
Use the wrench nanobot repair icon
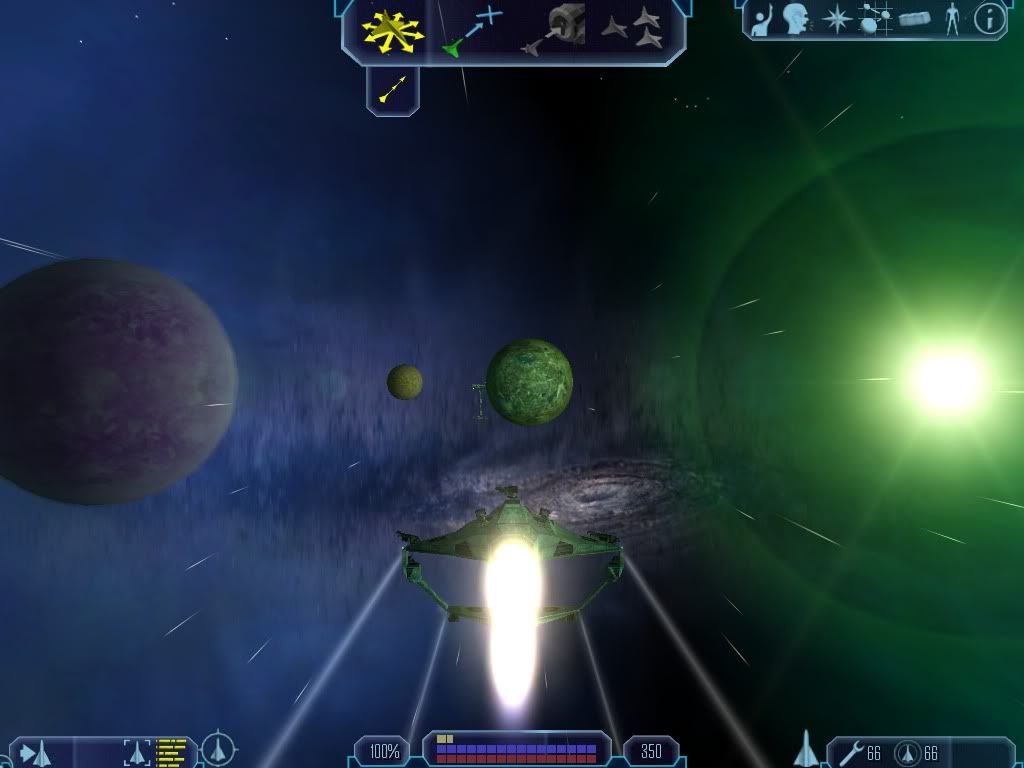(851, 752)
